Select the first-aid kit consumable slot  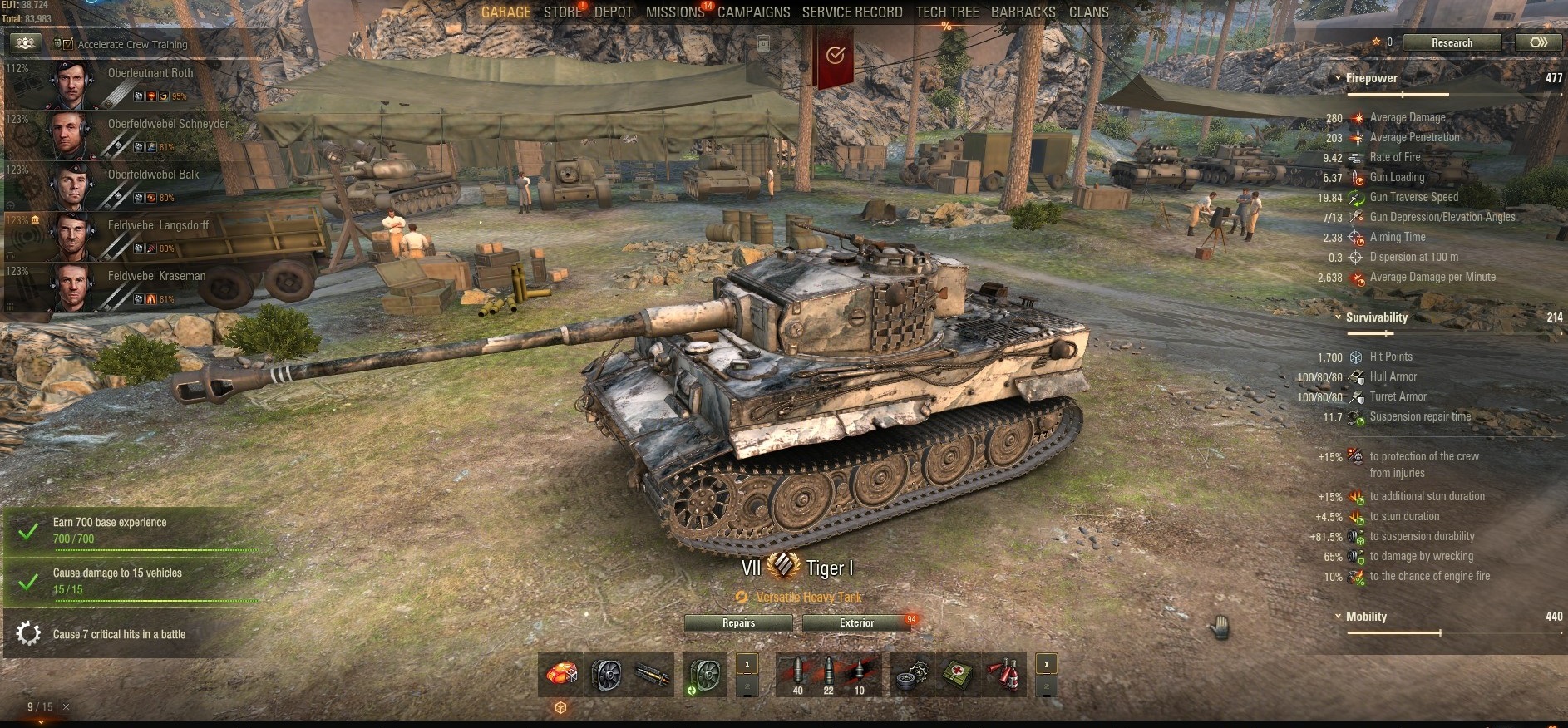click(959, 675)
